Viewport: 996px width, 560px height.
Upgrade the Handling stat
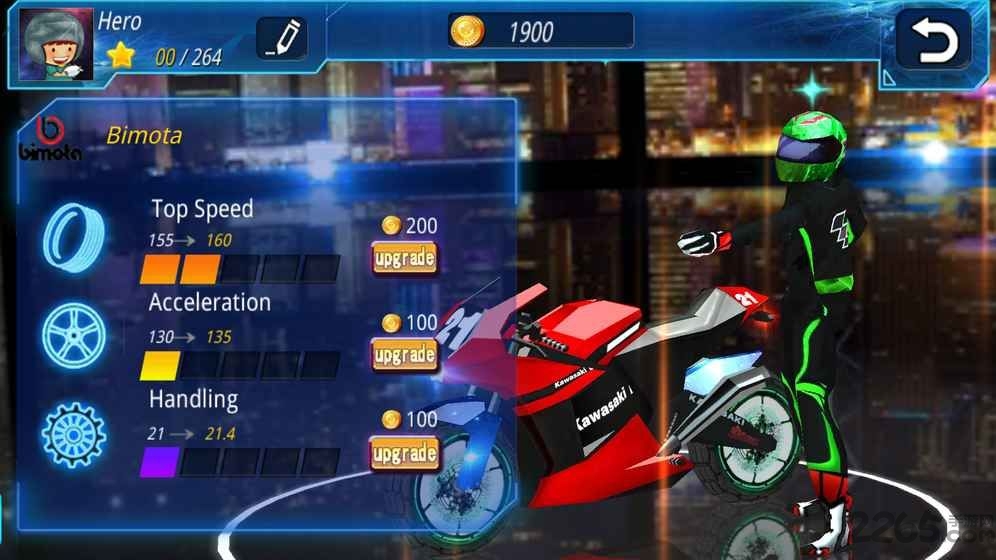tap(404, 454)
